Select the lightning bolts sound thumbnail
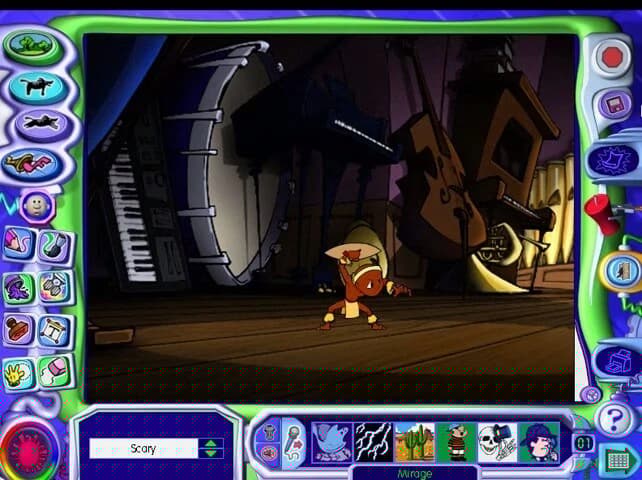This screenshot has height=480, width=642. click(373, 441)
